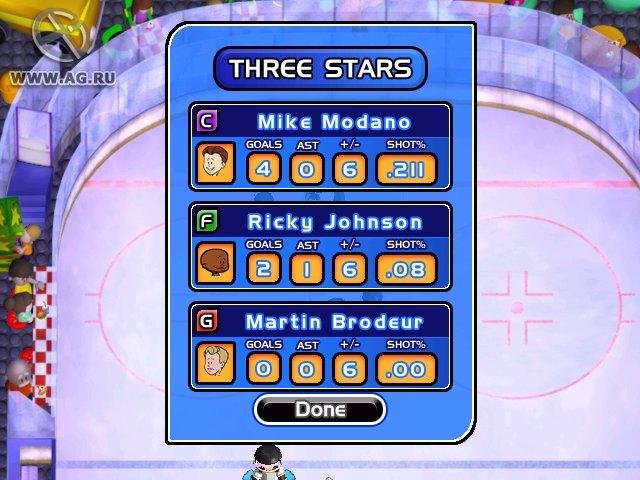The width and height of the screenshot is (640, 480).
Task: Select Mike Modano's portrait
Action: click(215, 163)
